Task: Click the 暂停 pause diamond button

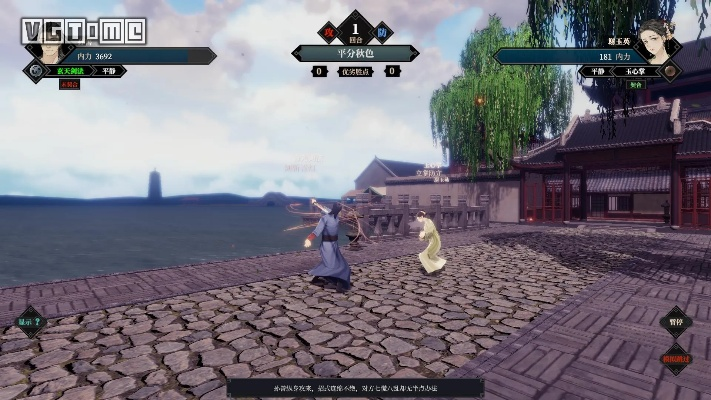Action: coord(676,322)
